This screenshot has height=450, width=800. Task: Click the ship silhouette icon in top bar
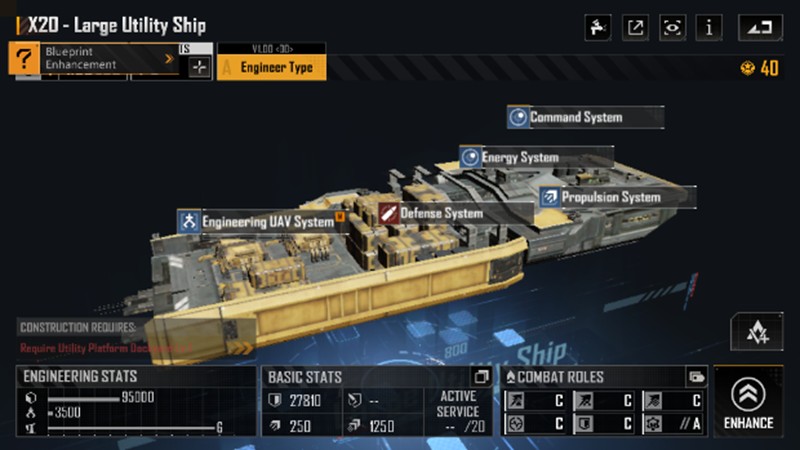coord(598,28)
